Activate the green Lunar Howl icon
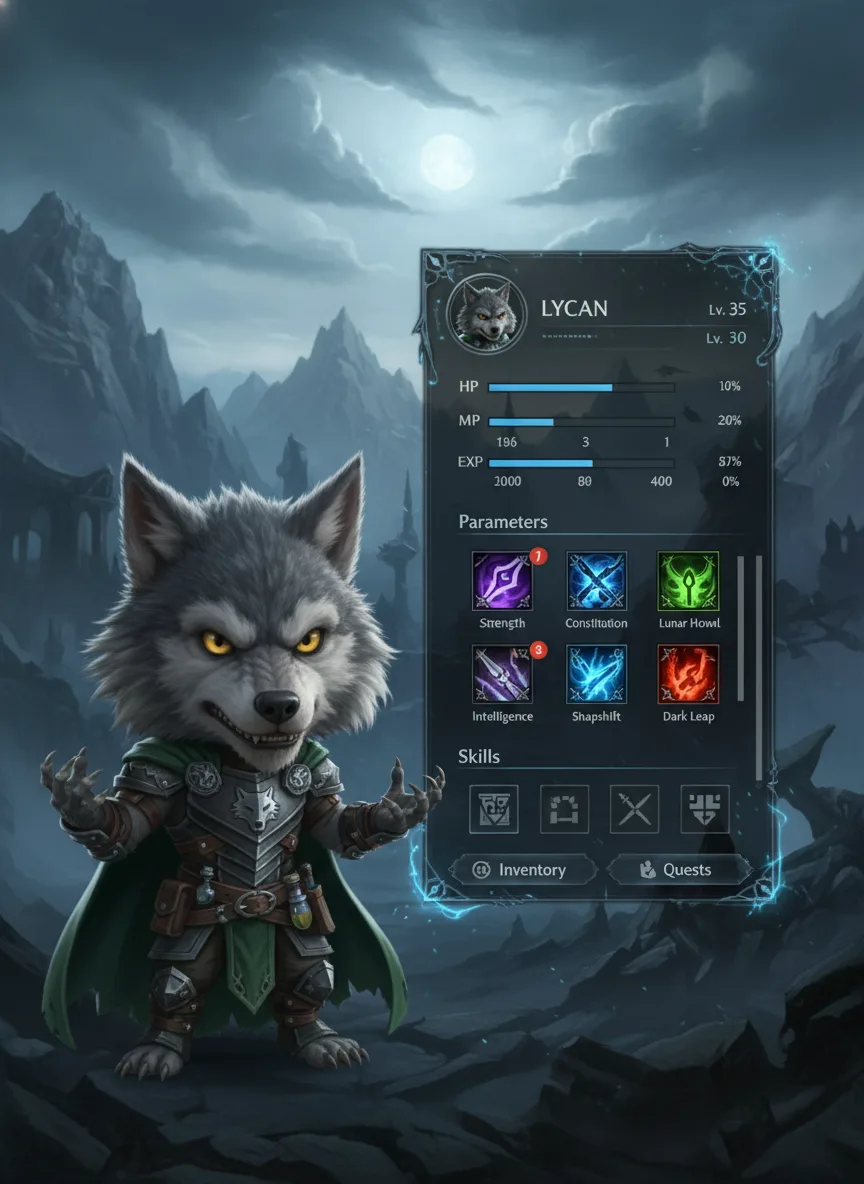The image size is (864, 1184). (x=689, y=581)
